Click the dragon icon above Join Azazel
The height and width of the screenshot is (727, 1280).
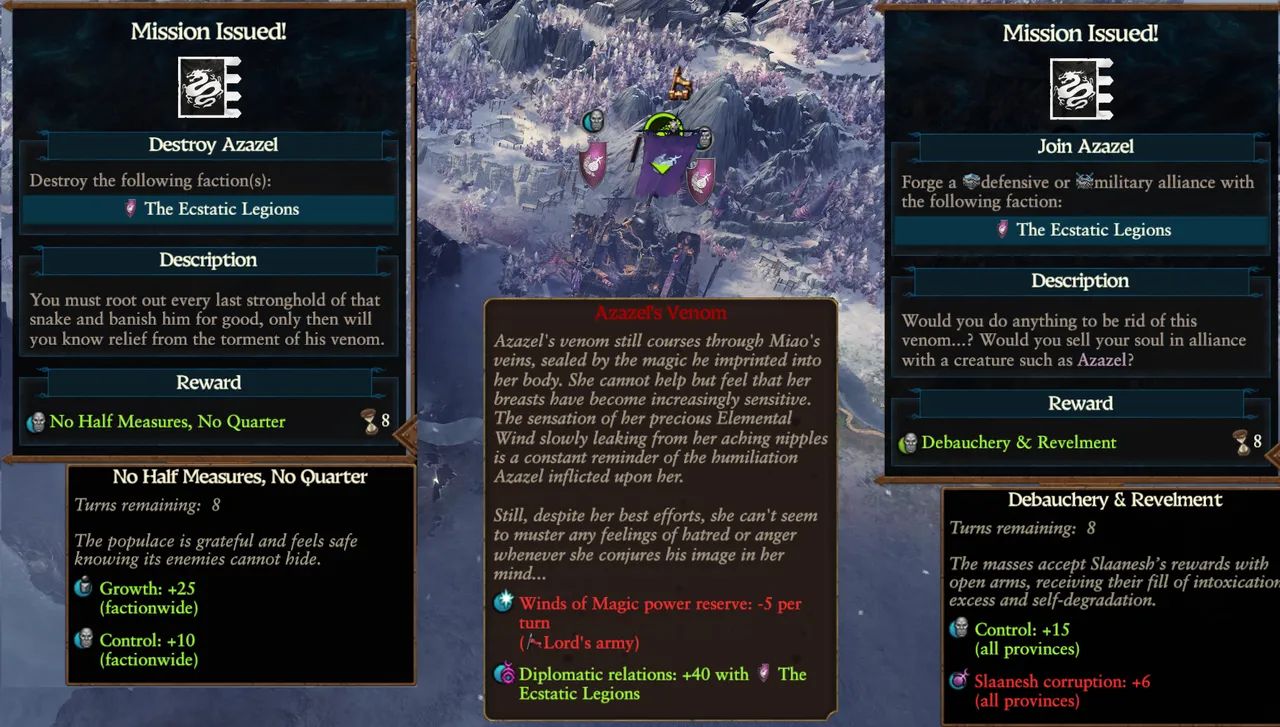click(1081, 89)
